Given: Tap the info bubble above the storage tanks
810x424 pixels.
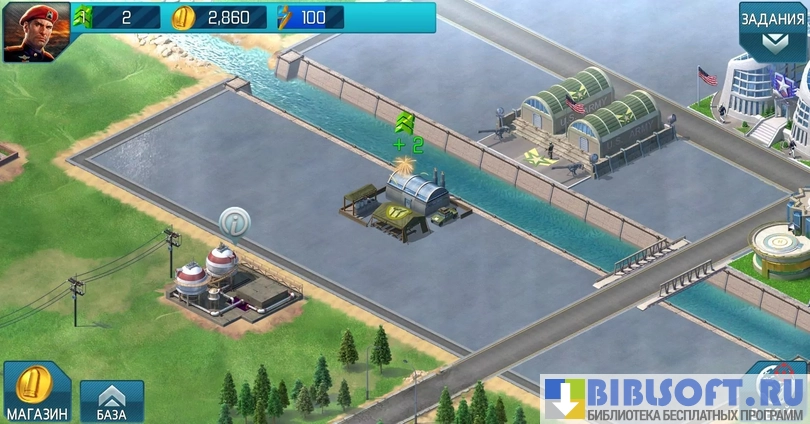Looking at the screenshot, I should pyautogui.click(x=233, y=220).
